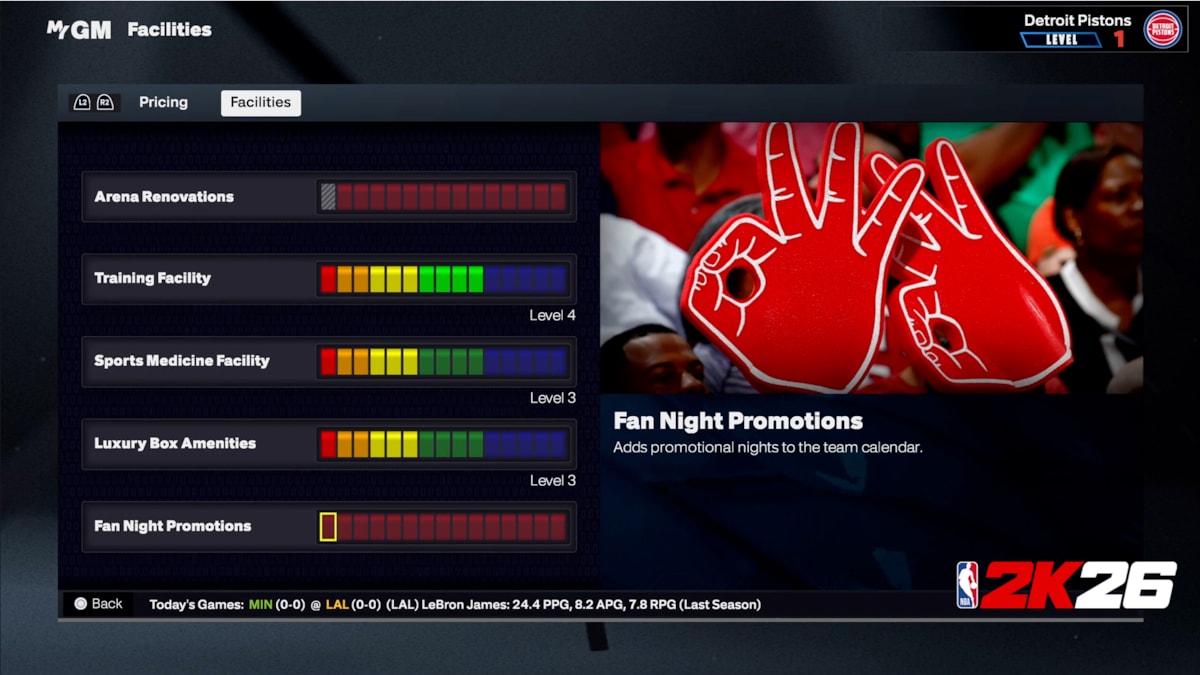Select the Fan Night Promotions row
Viewport: 1200px width, 675px height.
pyautogui.click(x=329, y=527)
